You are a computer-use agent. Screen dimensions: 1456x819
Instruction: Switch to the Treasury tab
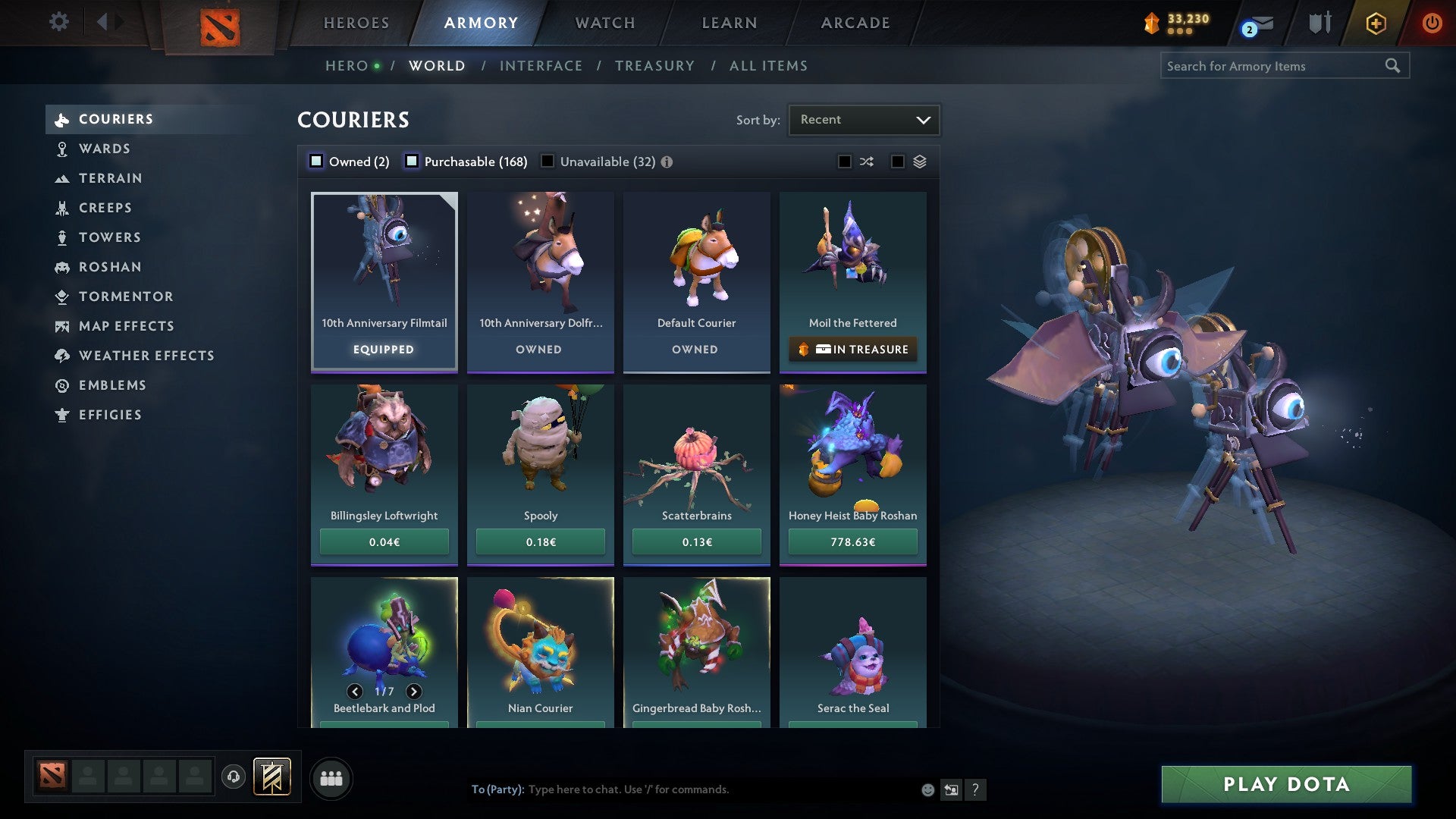coord(654,65)
